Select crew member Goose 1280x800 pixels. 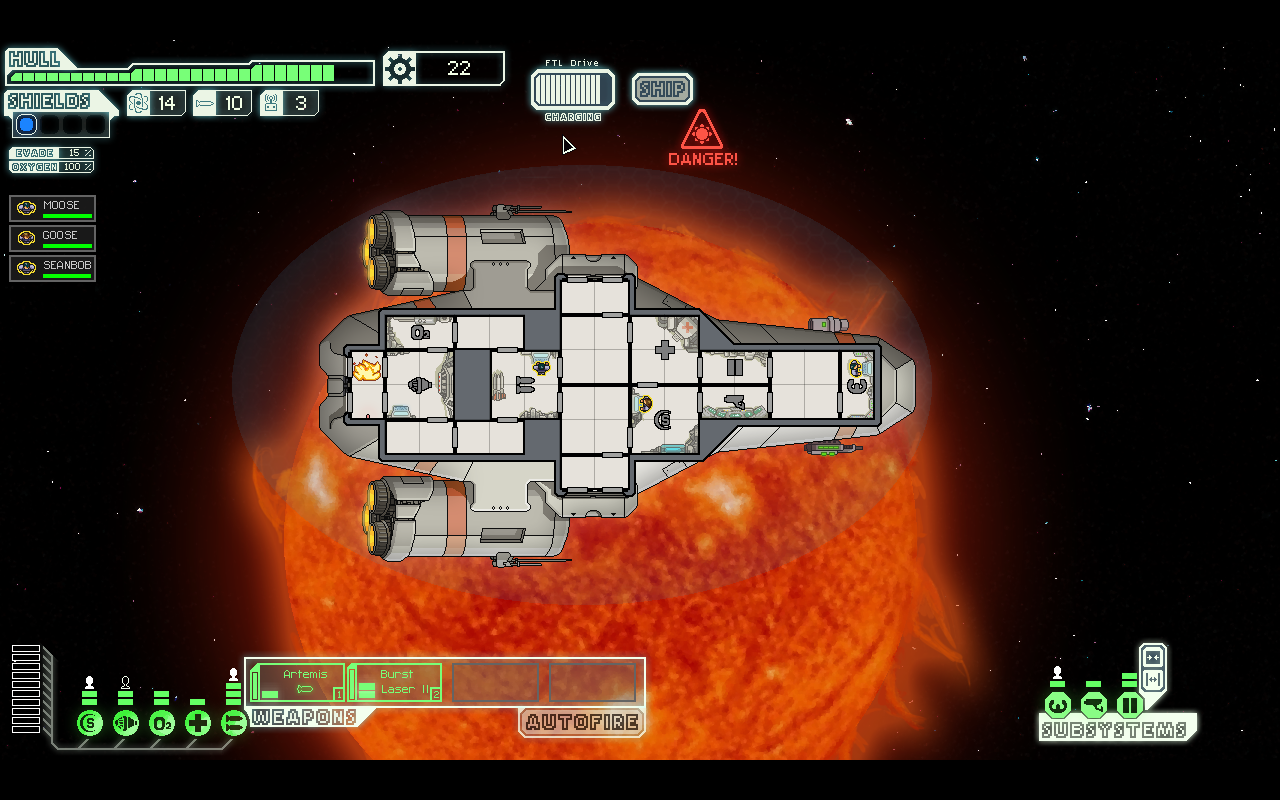click(x=53, y=238)
